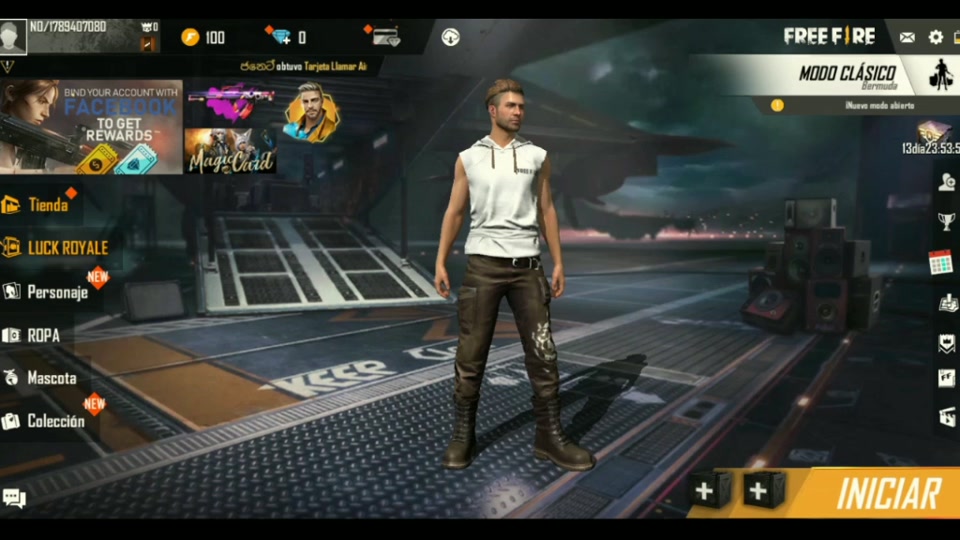Open the chat speech bubble icon

14,497
